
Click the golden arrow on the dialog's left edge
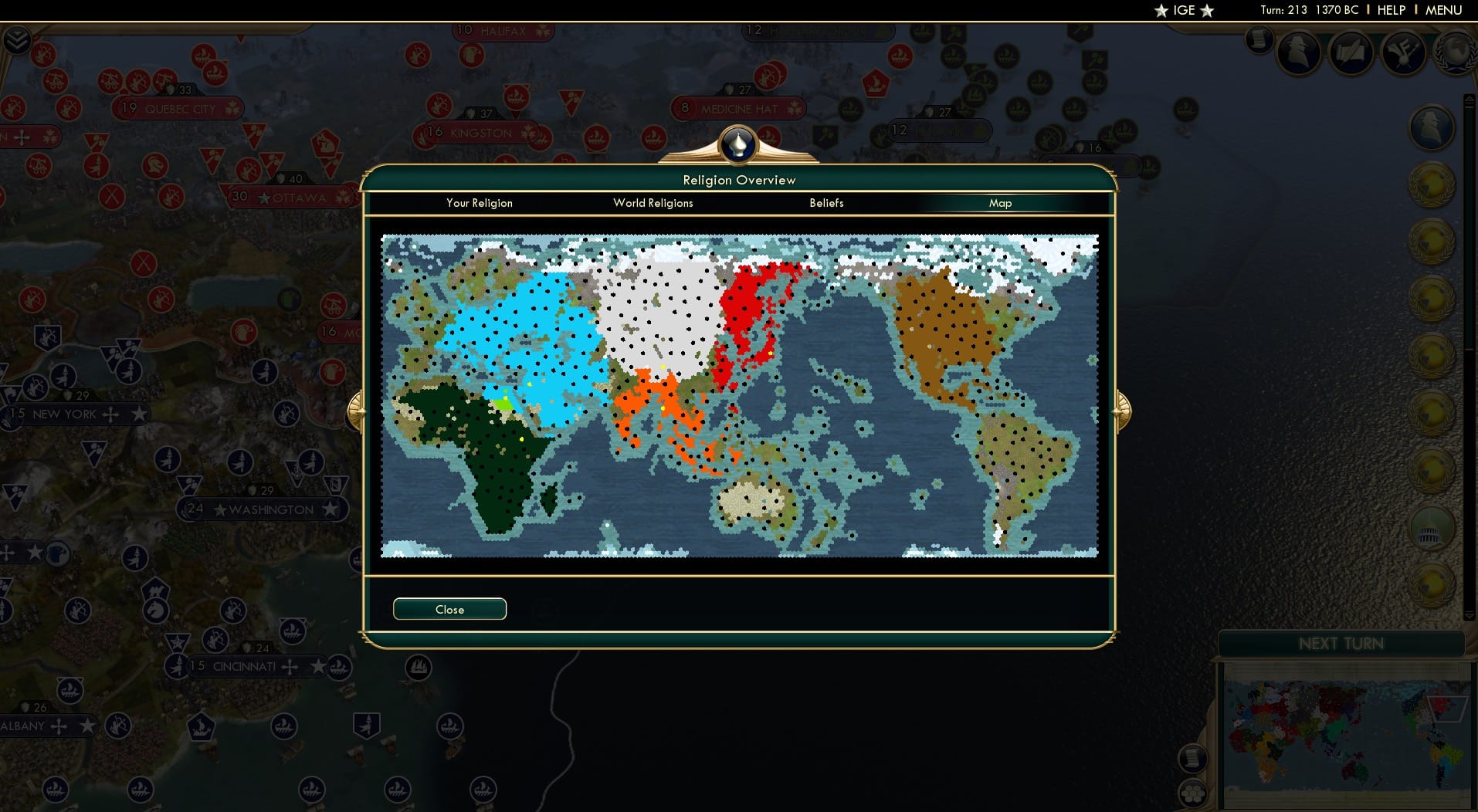tap(358, 411)
